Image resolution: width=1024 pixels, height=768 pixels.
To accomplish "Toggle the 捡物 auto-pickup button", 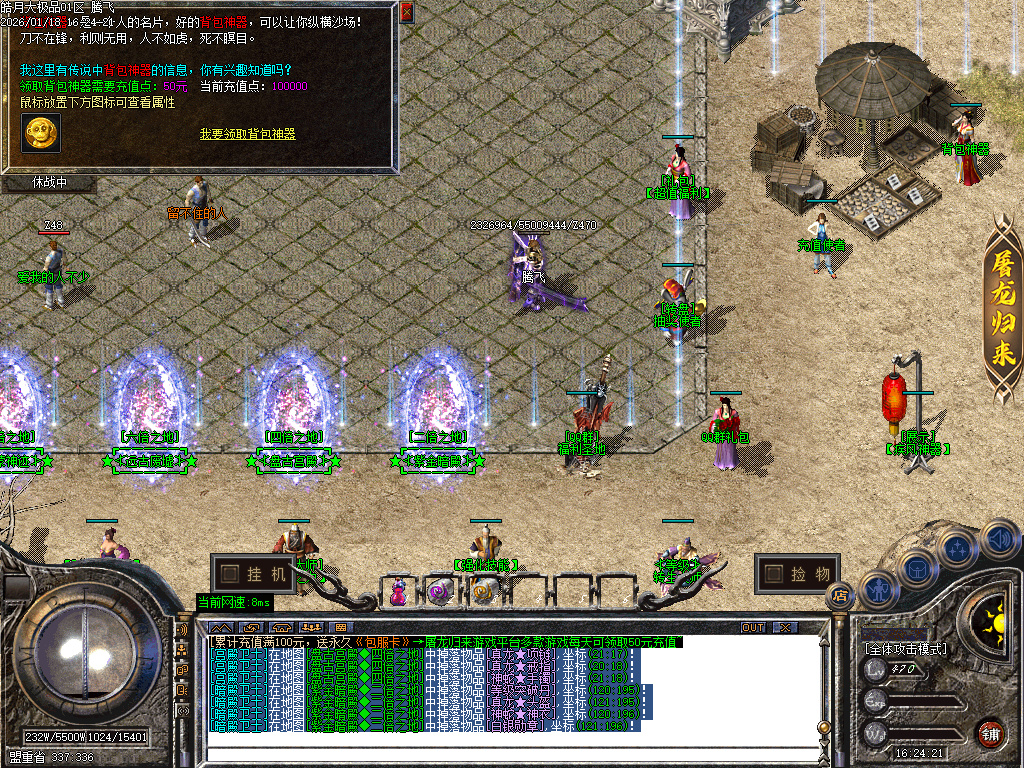I will (796, 574).
